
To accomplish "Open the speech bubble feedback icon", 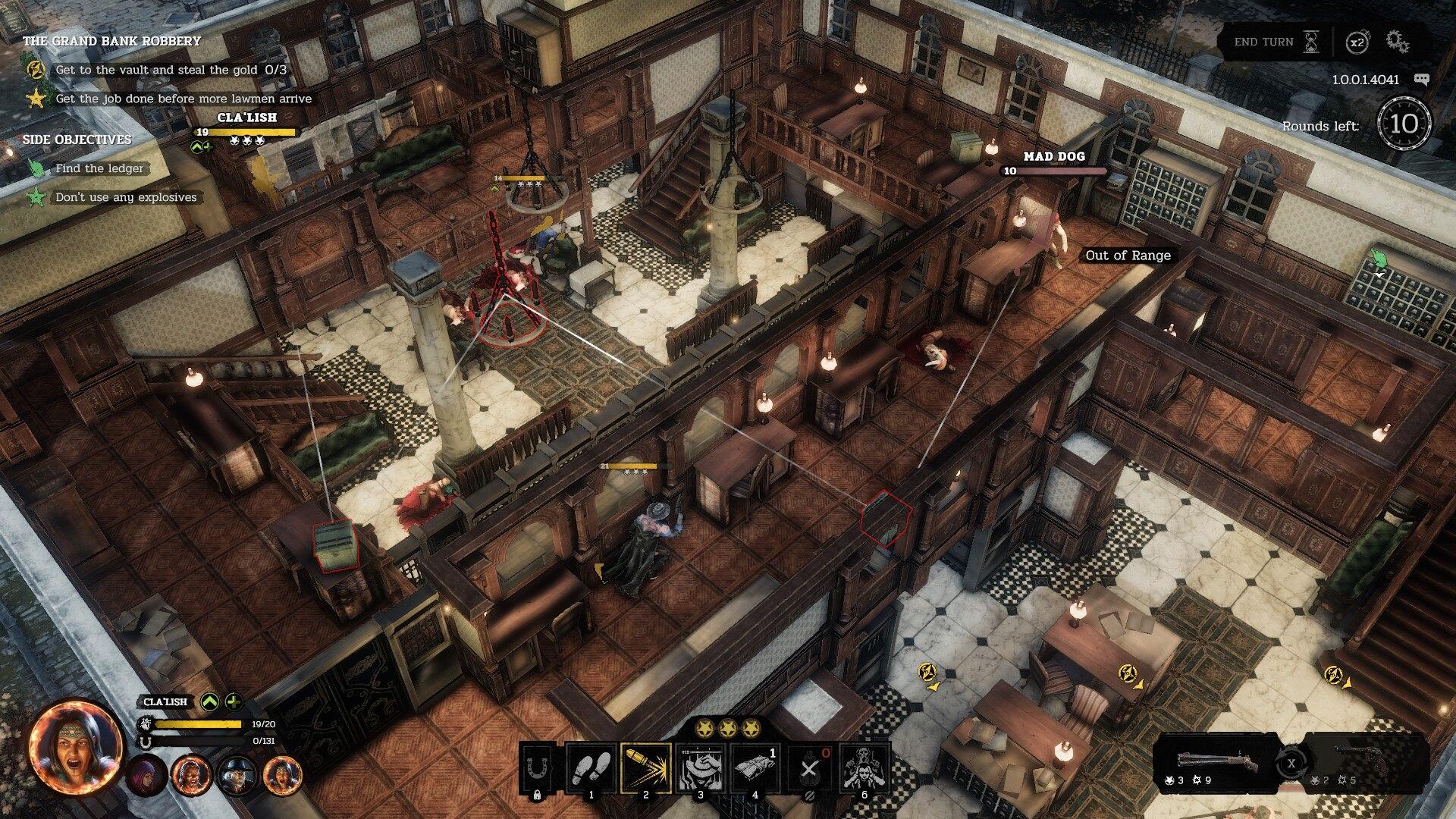I will point(1421,80).
